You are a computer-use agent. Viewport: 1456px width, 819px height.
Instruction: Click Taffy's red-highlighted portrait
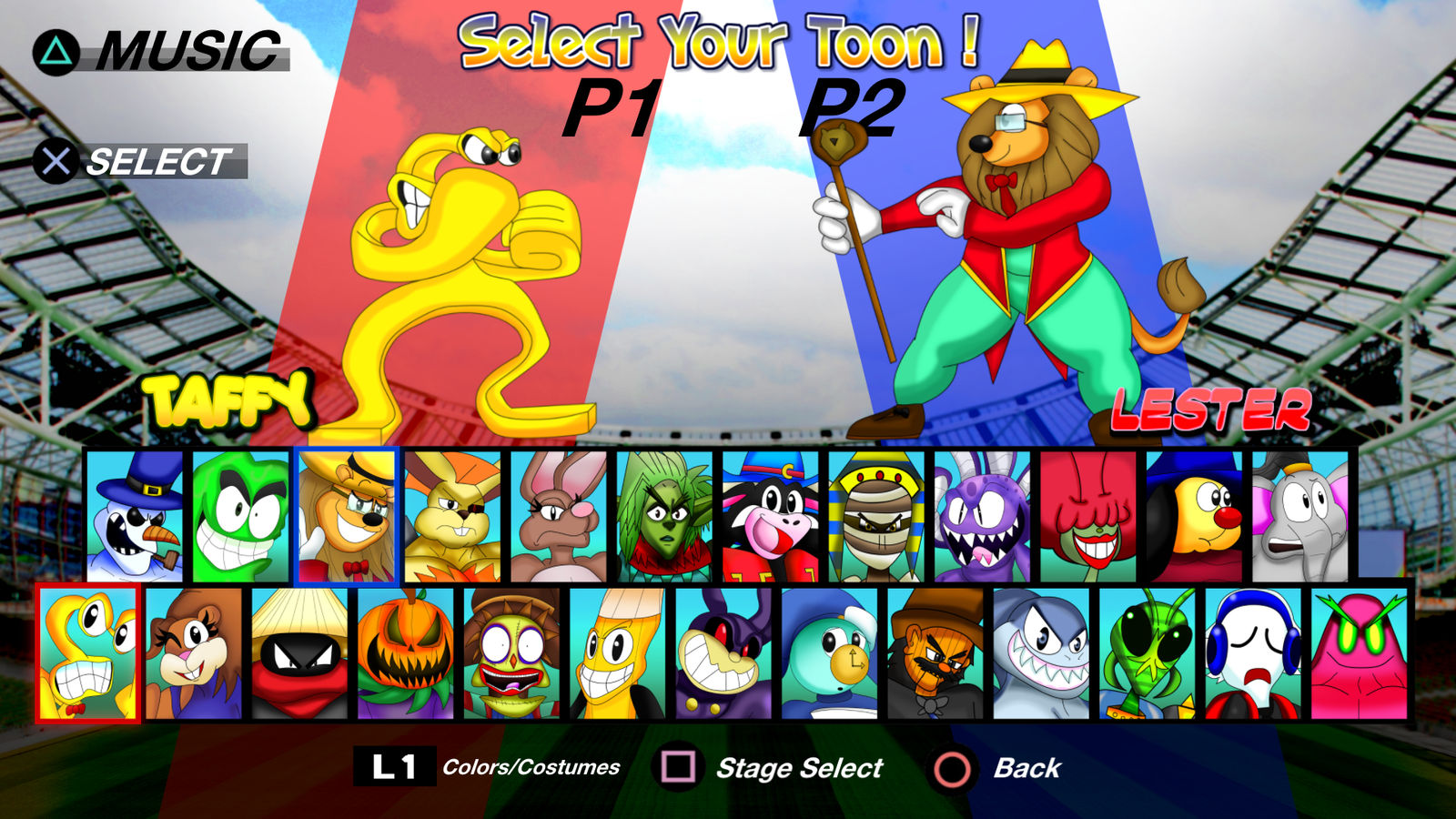86,653
